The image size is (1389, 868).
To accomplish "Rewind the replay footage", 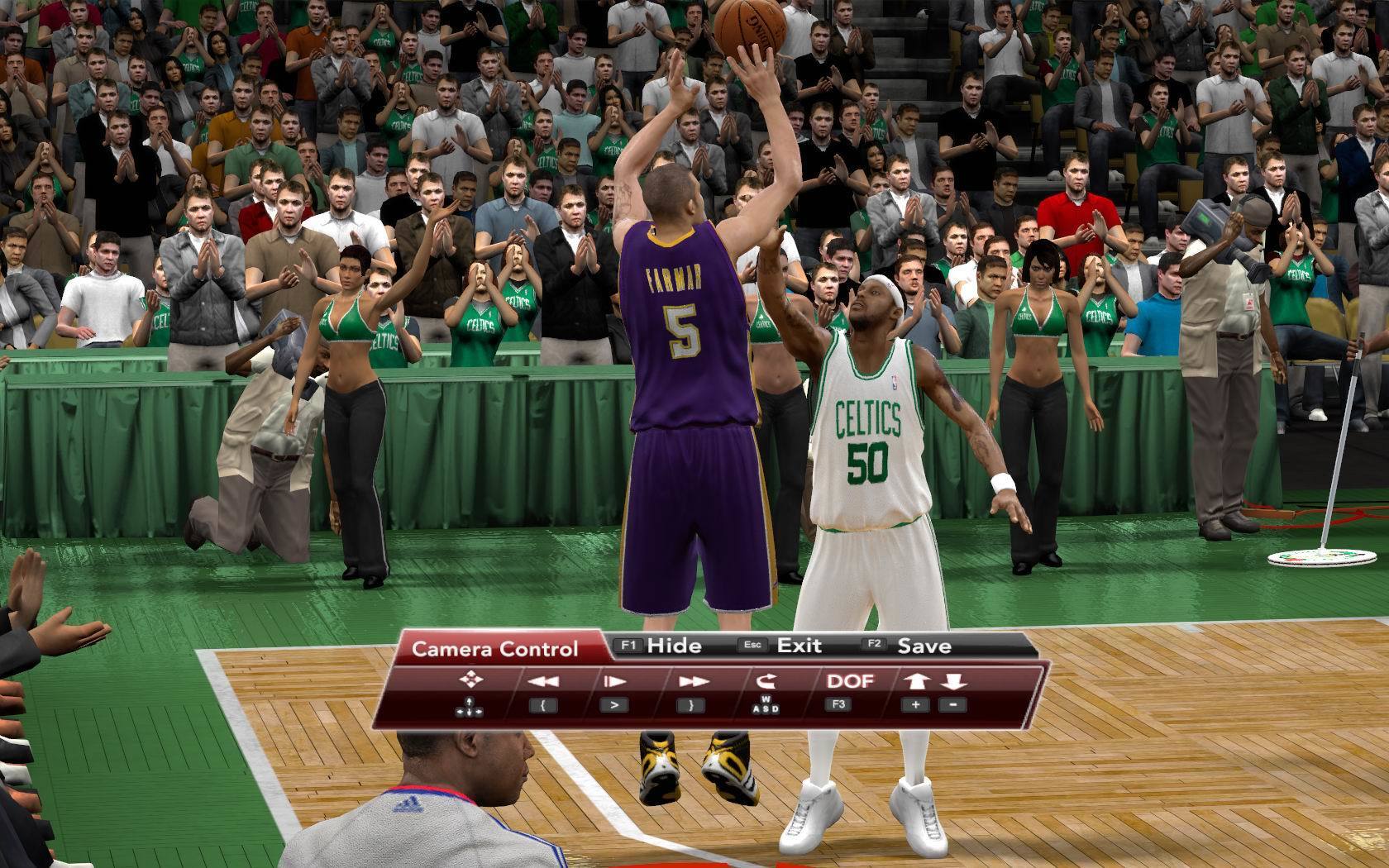I will point(542,681).
